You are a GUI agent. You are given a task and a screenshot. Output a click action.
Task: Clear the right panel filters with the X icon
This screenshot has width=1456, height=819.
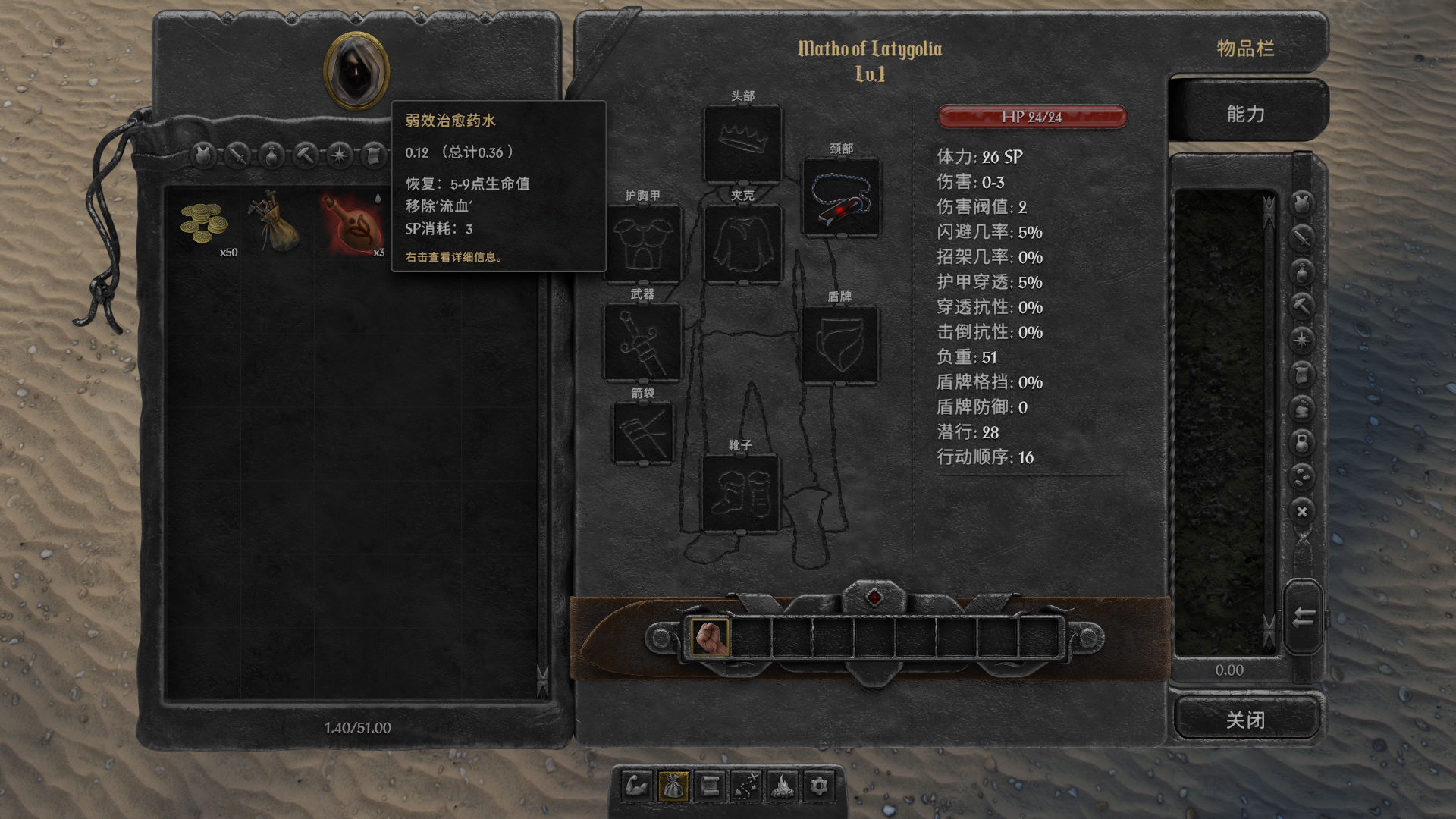[1302, 512]
